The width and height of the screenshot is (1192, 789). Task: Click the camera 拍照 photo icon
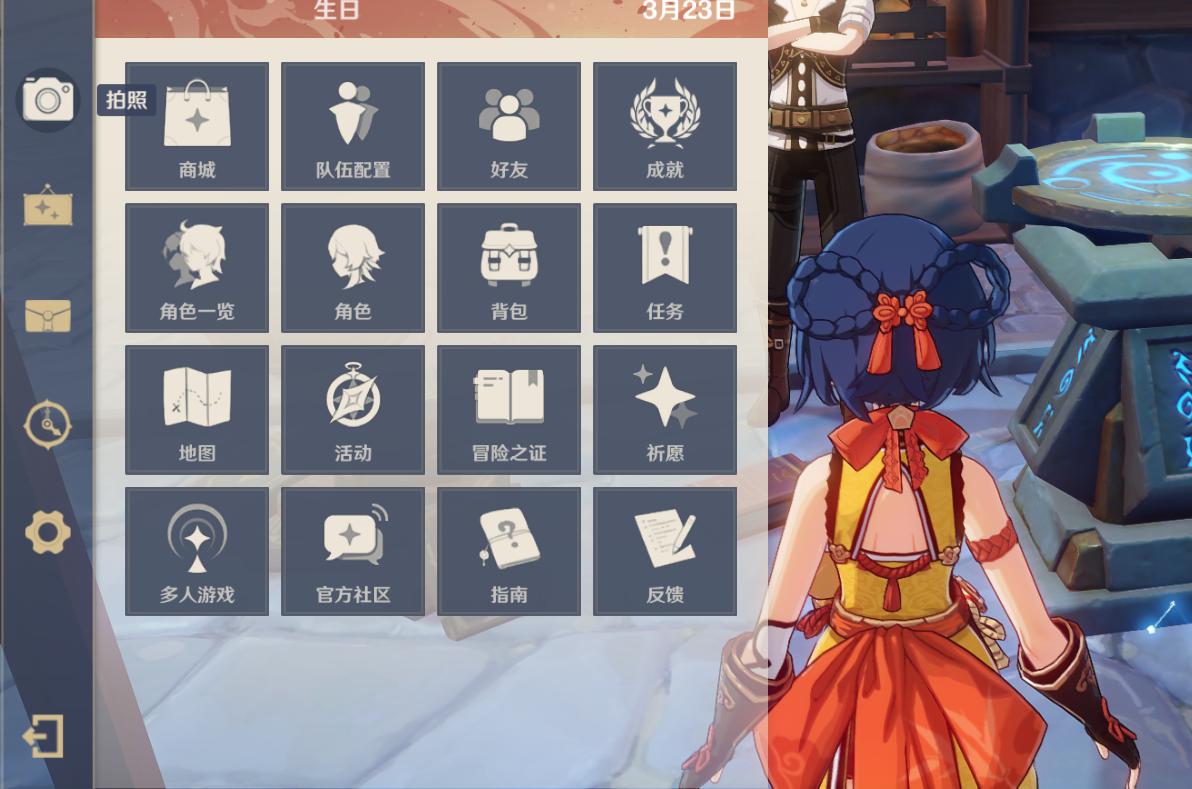tap(48, 99)
